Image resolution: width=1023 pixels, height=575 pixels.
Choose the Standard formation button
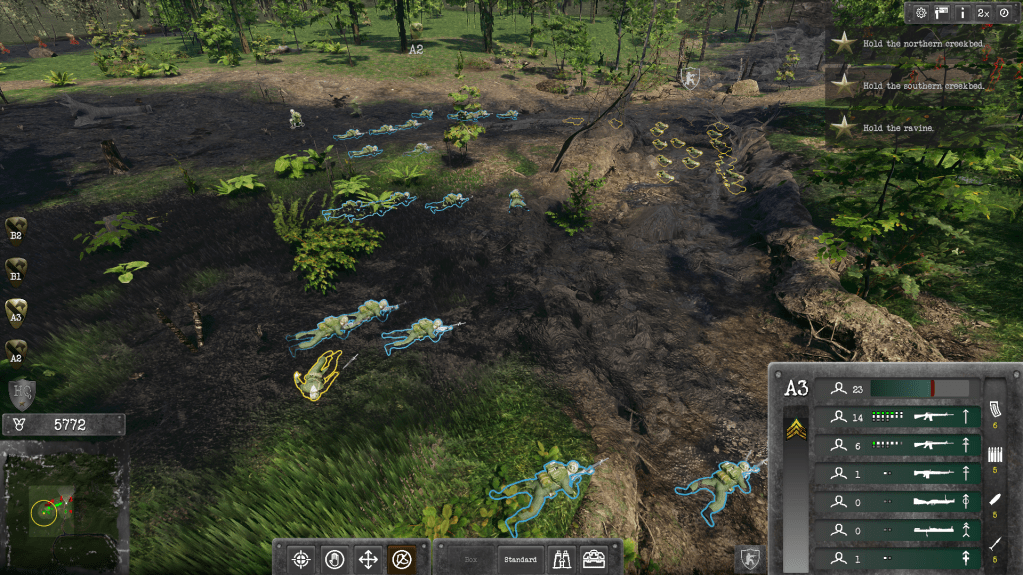point(520,560)
